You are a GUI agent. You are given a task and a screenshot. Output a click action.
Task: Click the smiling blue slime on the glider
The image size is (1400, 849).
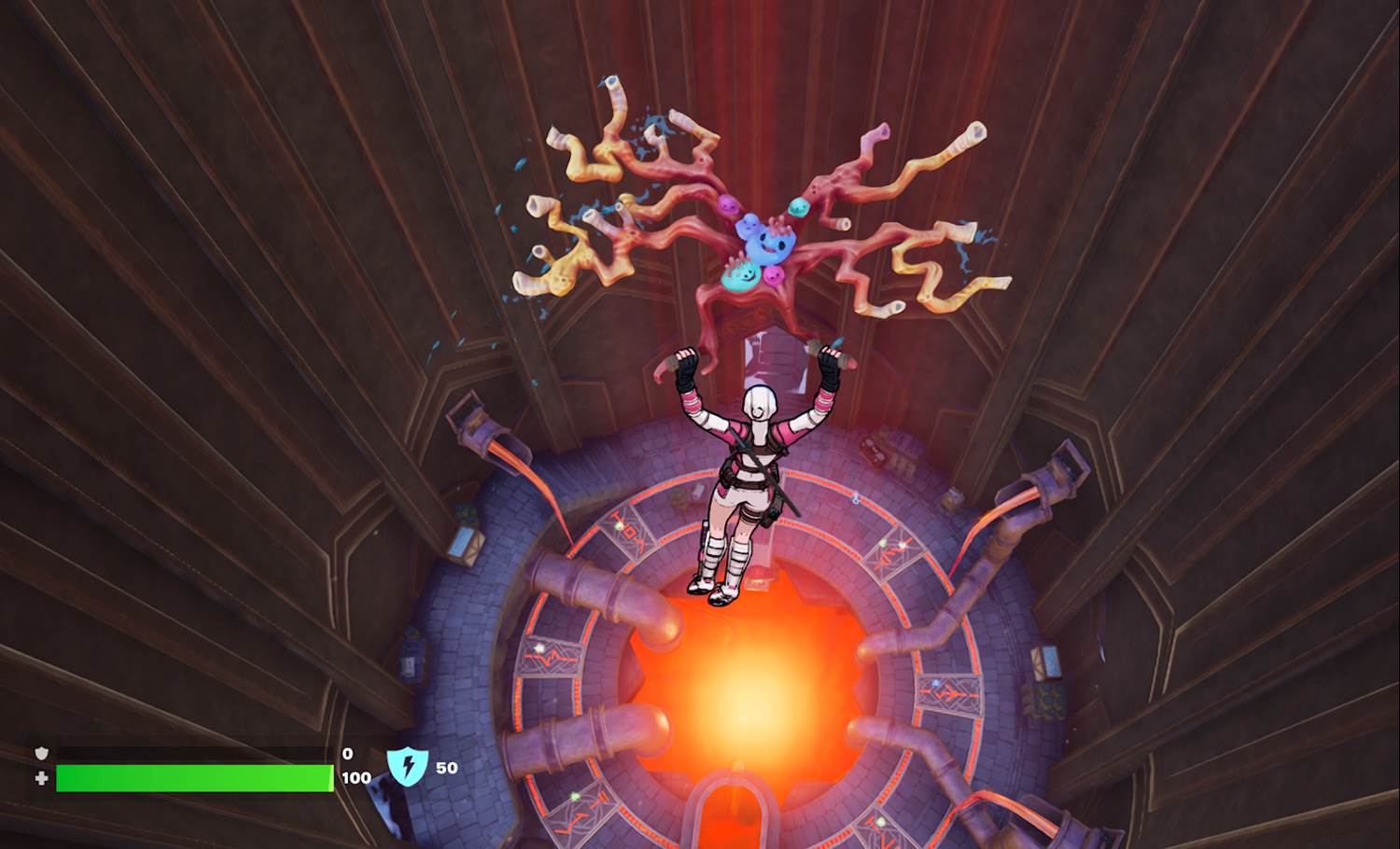coord(767,244)
